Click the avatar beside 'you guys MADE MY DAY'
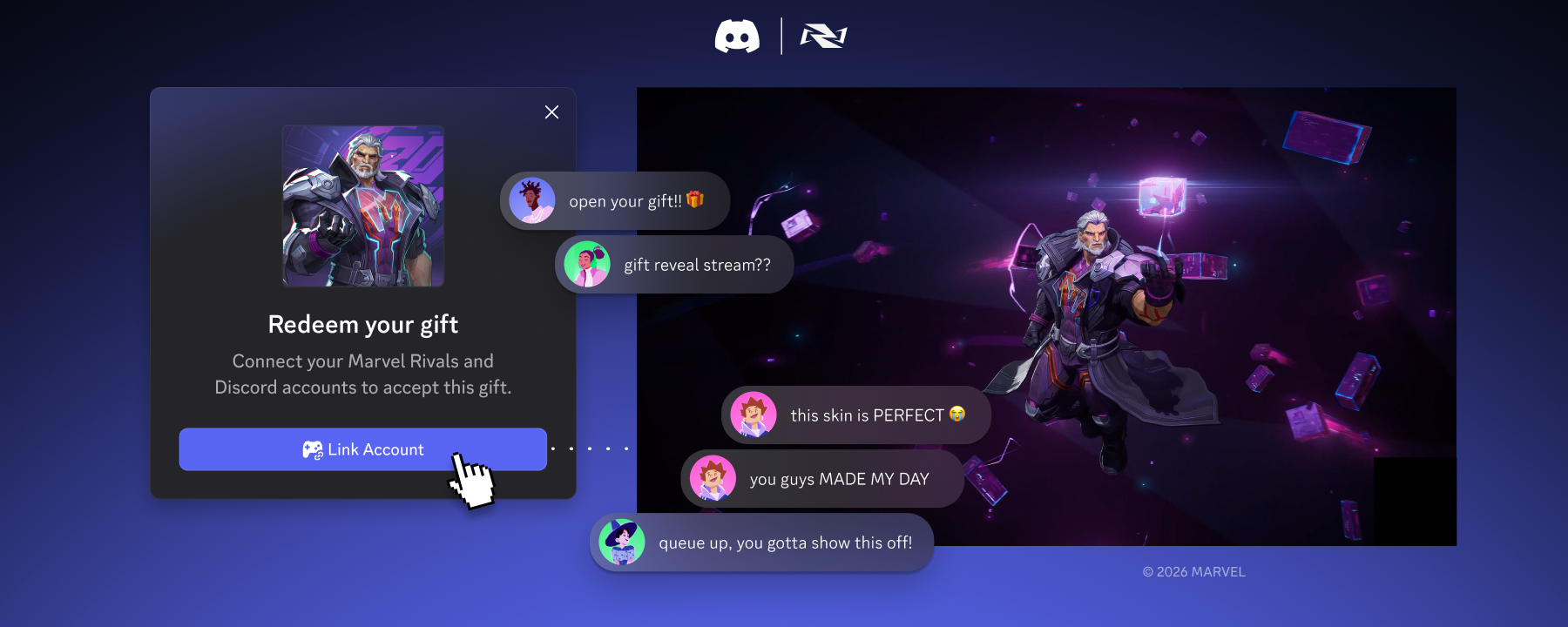This screenshot has width=1568, height=627. pos(712,478)
